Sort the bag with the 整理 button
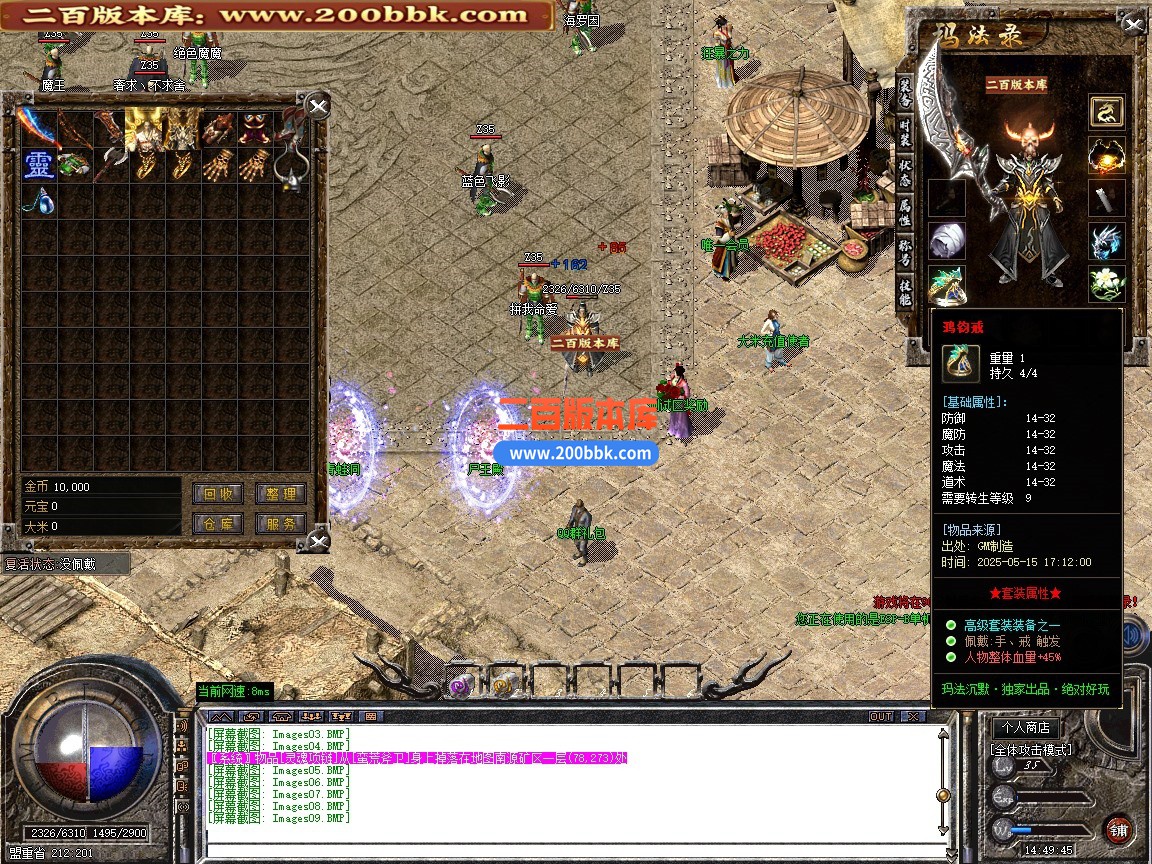The height and width of the screenshot is (864, 1152). coord(281,493)
